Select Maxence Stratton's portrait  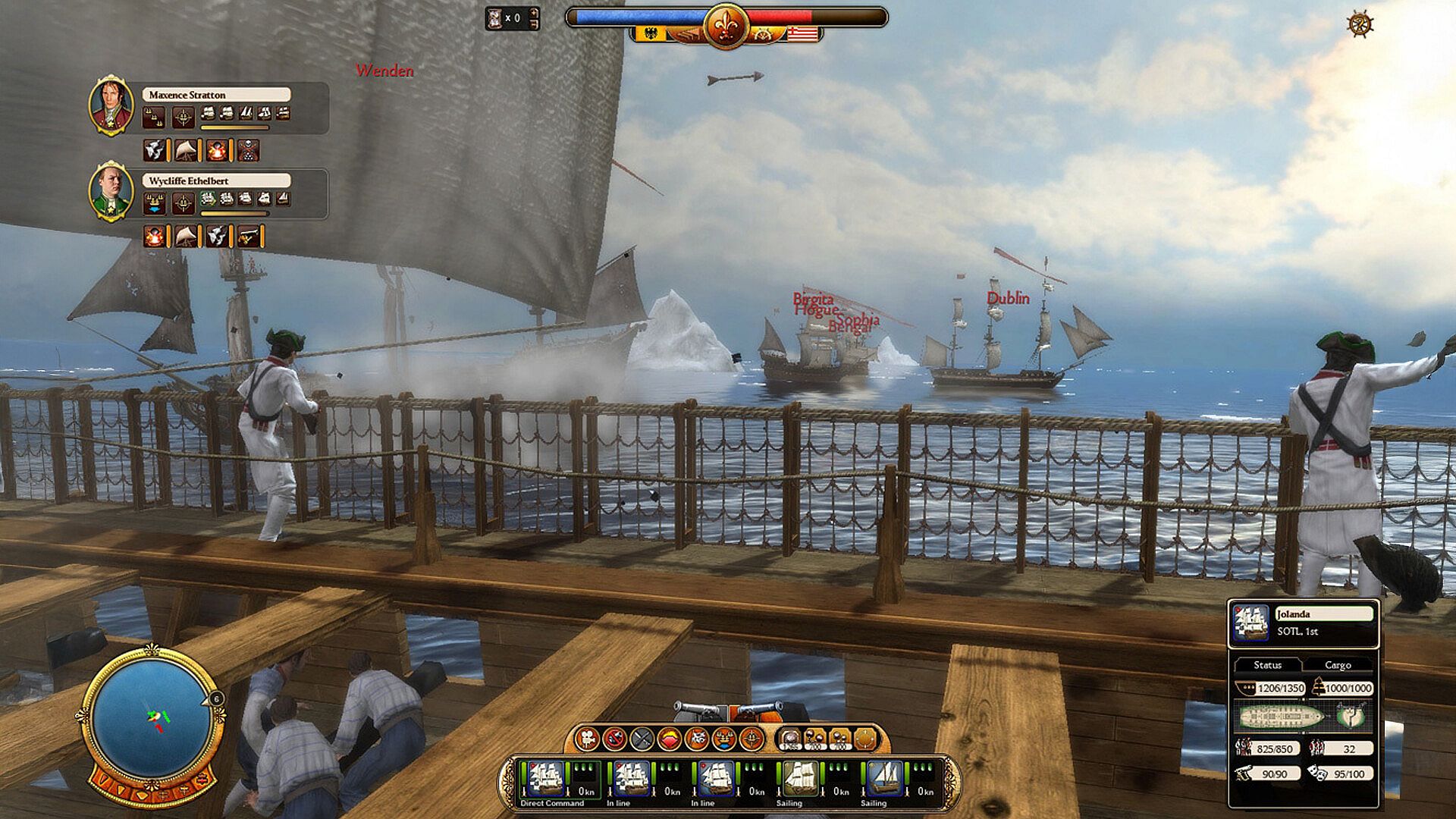[x=111, y=105]
